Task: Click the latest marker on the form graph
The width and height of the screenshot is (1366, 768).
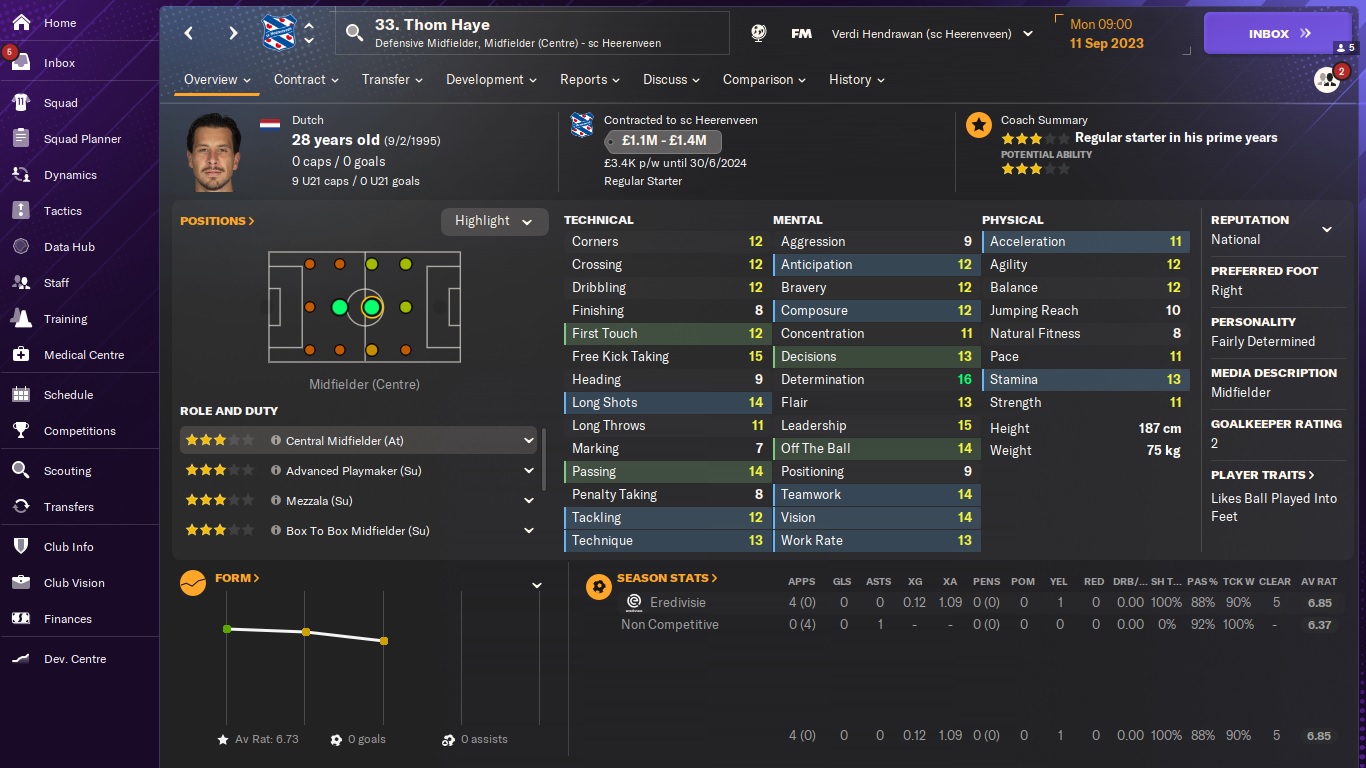Action: [x=384, y=641]
